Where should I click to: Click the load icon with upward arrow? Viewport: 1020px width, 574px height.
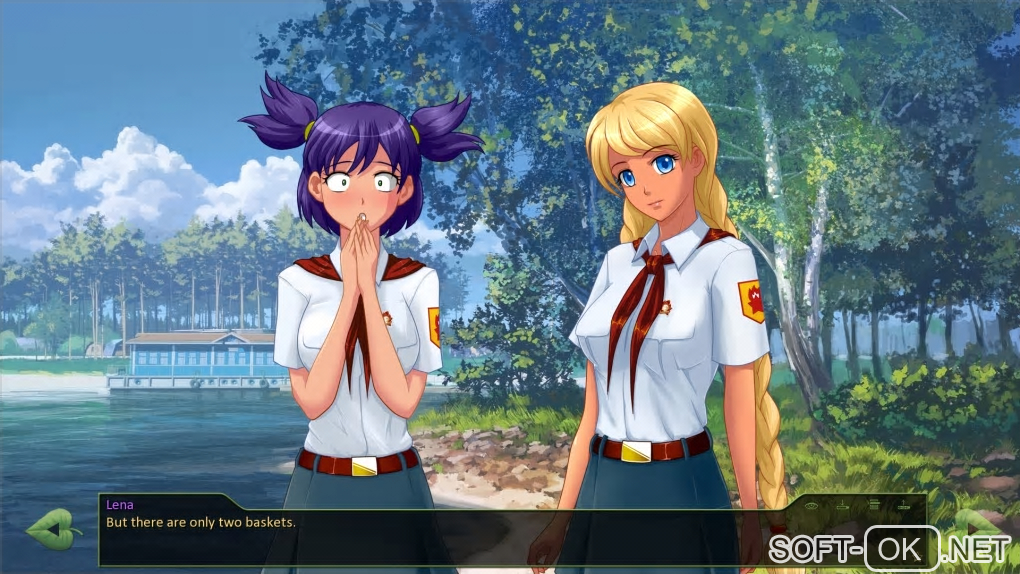pyautogui.click(x=904, y=505)
